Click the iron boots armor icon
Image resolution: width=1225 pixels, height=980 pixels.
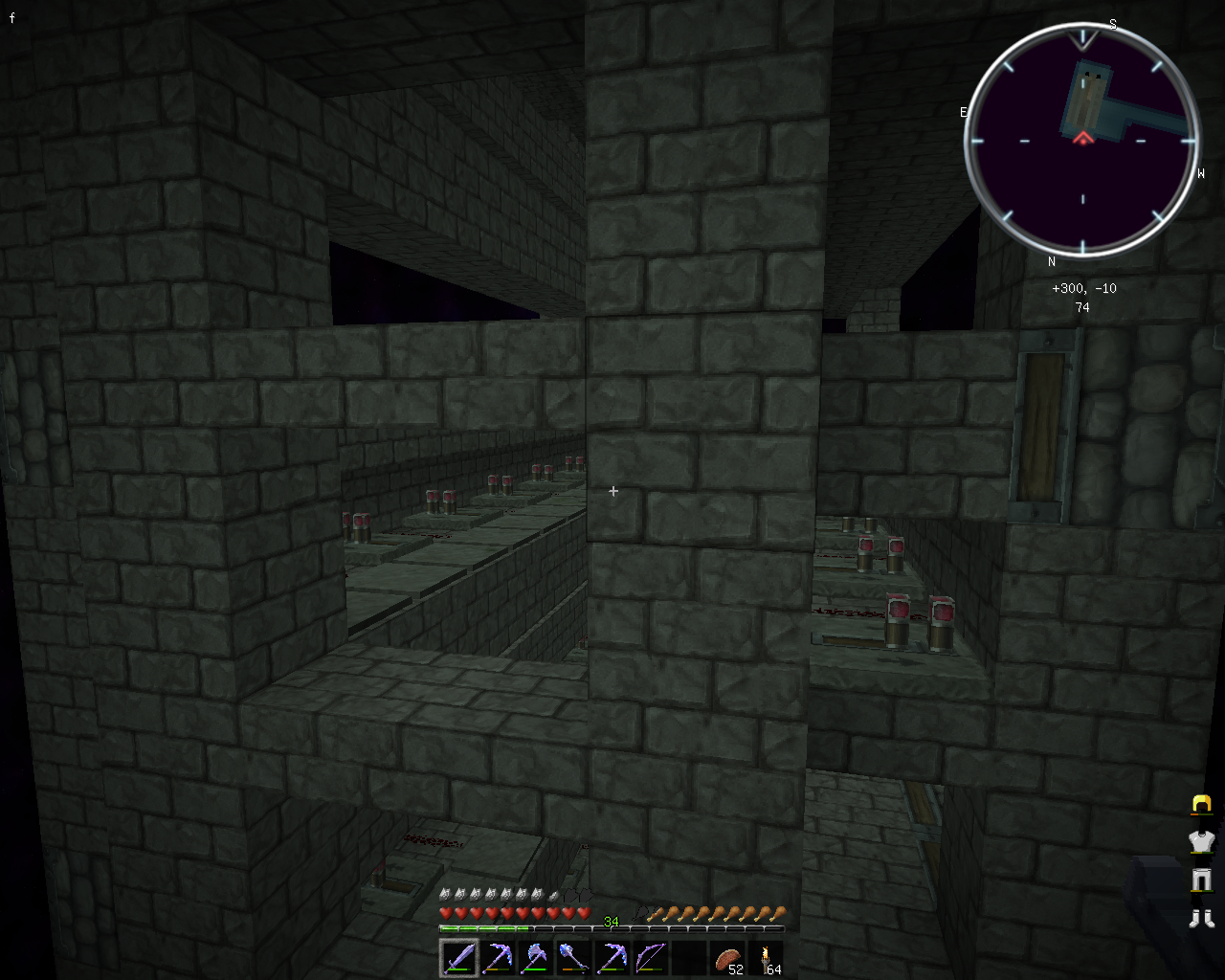click(x=1201, y=919)
